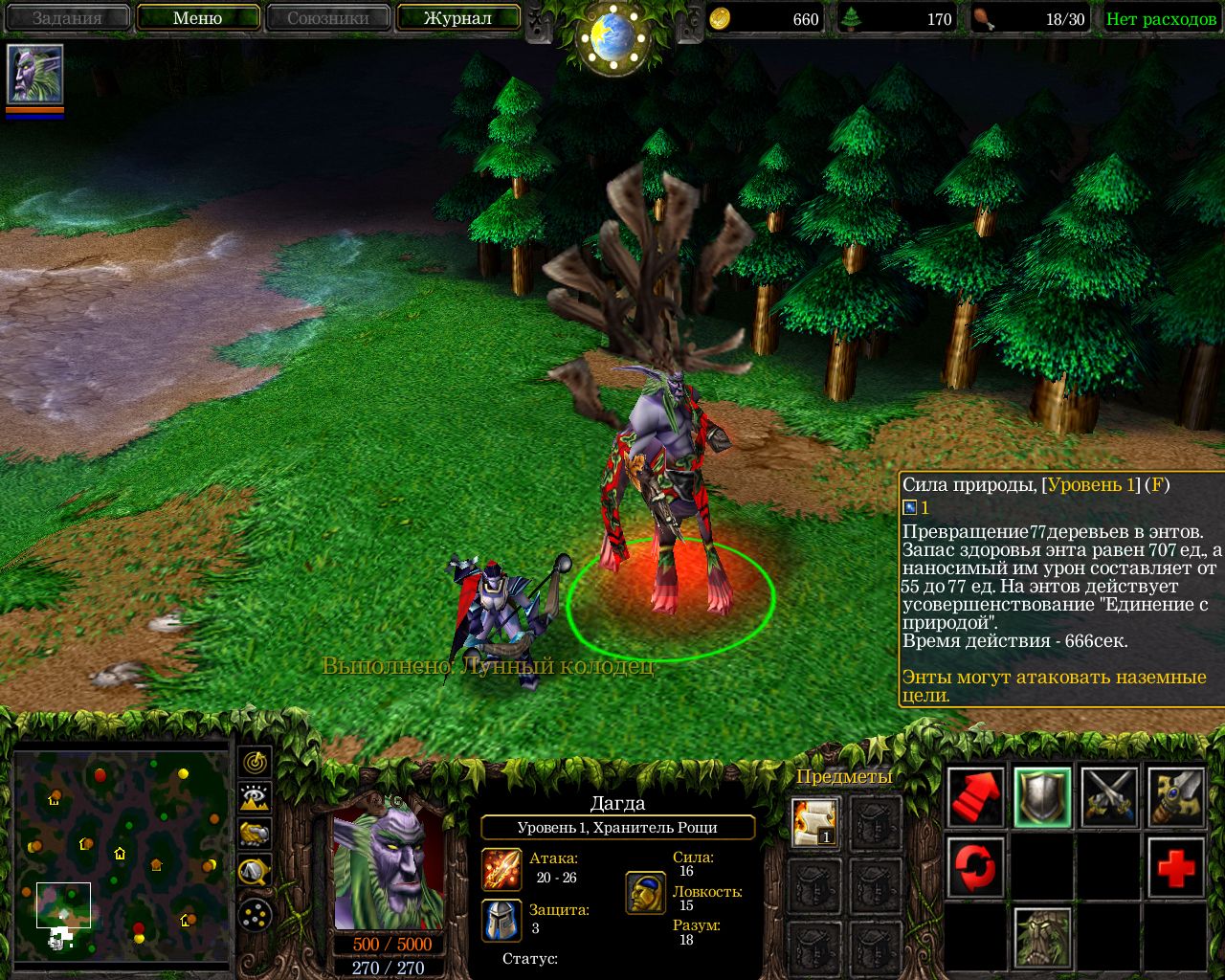Click the minimap

122,855
